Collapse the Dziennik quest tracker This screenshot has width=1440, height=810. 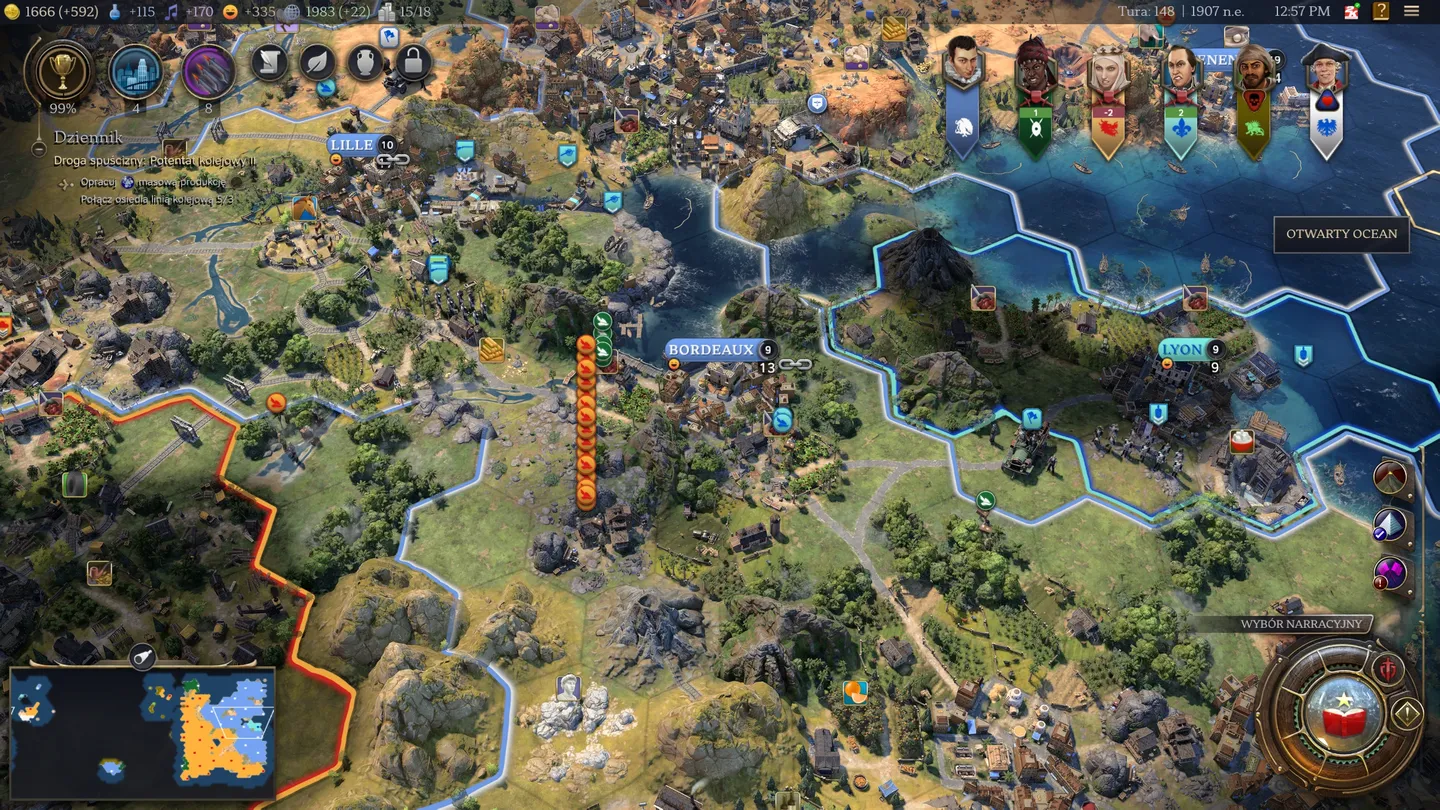[38, 148]
